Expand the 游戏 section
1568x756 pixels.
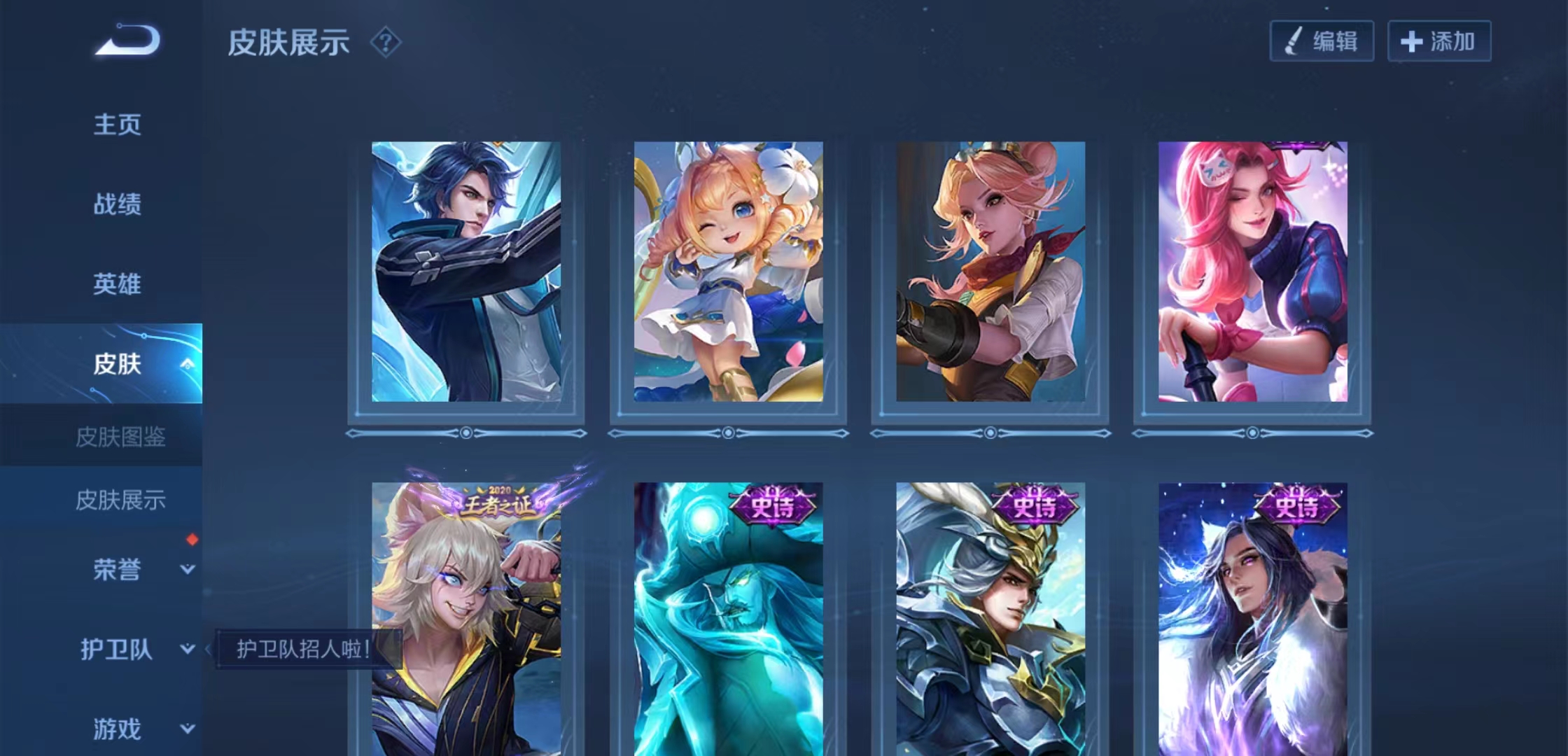187,729
